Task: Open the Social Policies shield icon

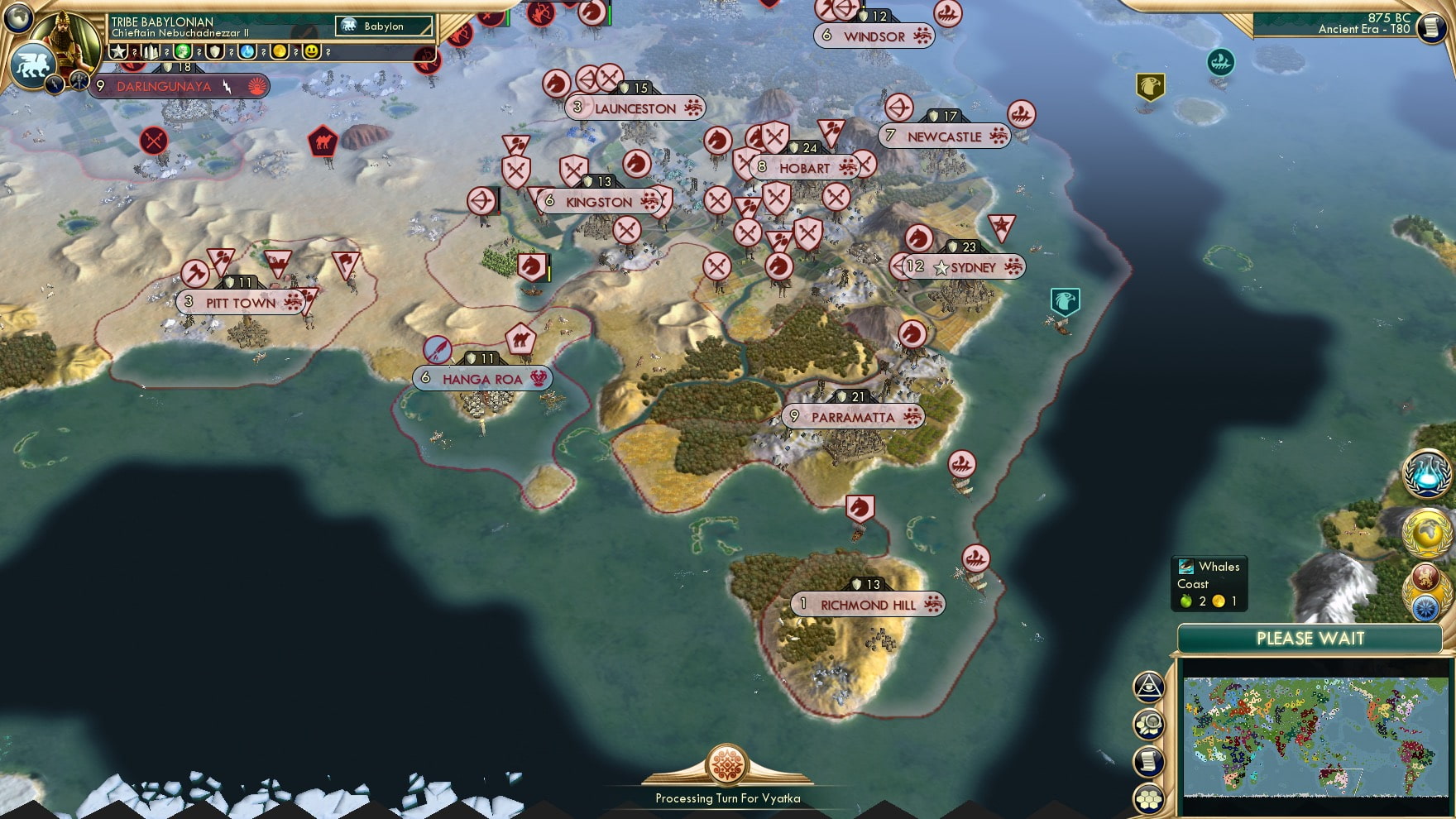Action: click(213, 51)
